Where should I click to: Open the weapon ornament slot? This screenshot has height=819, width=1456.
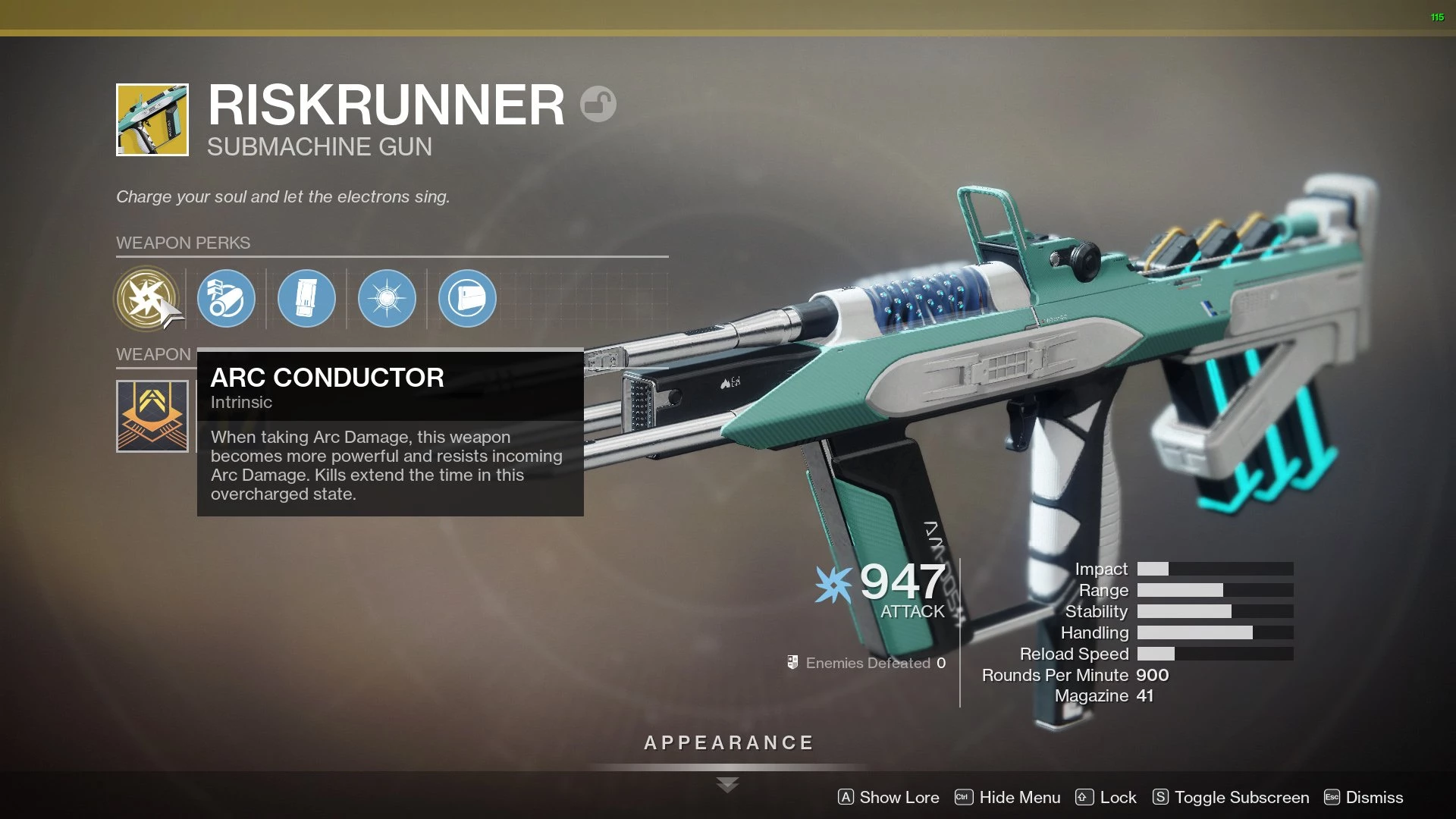(x=152, y=416)
